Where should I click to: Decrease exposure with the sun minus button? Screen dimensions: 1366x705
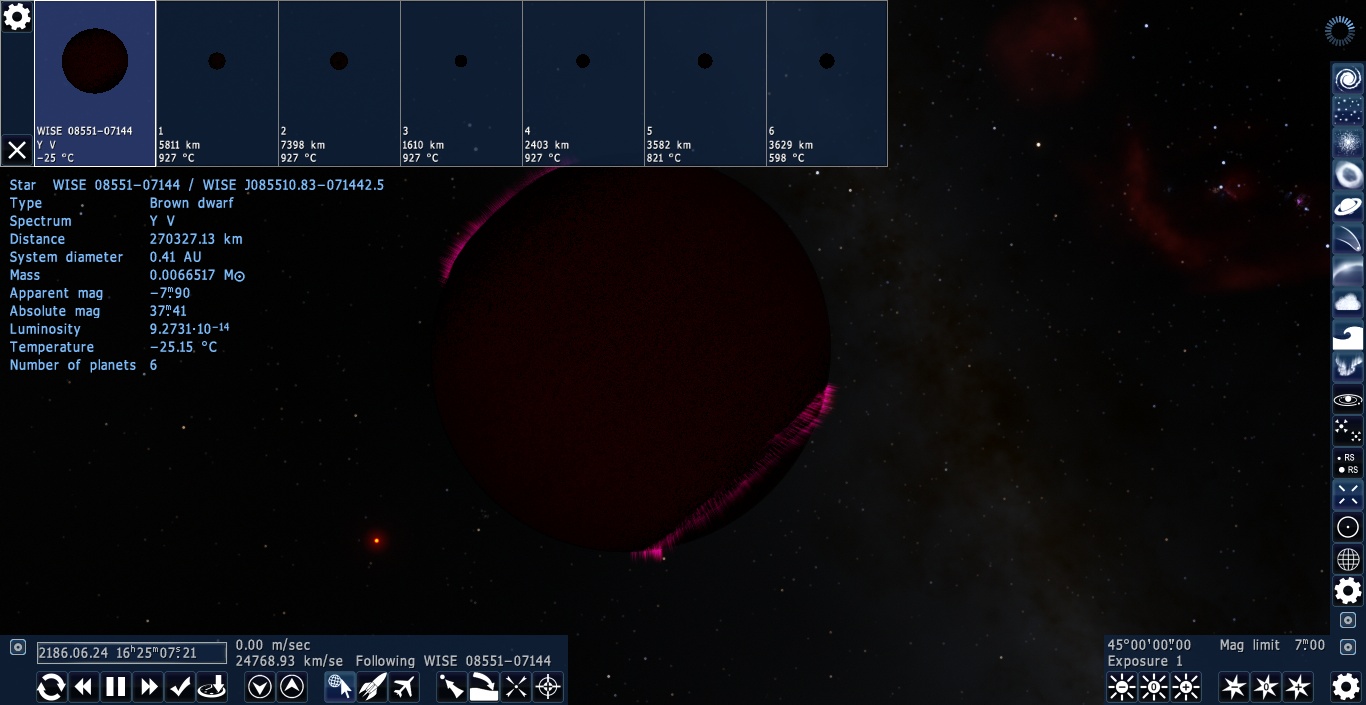click(1122, 687)
